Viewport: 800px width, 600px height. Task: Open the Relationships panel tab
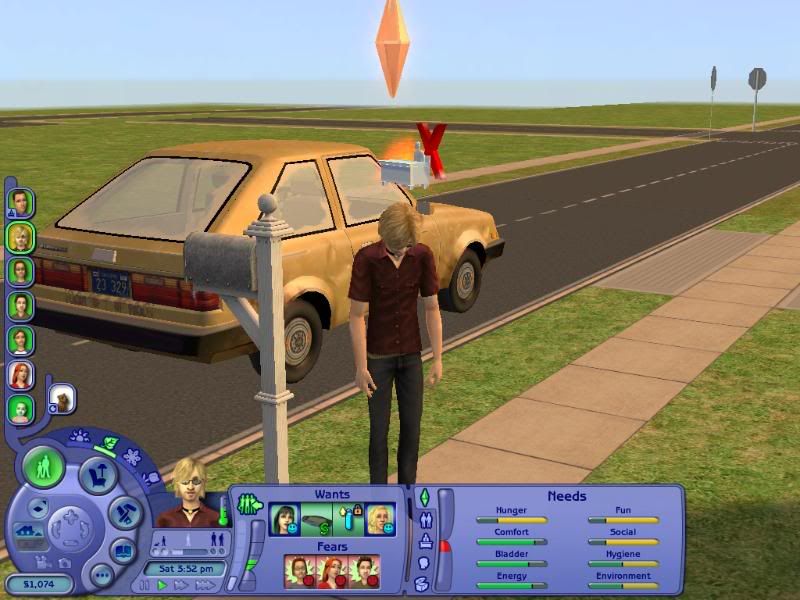423,519
